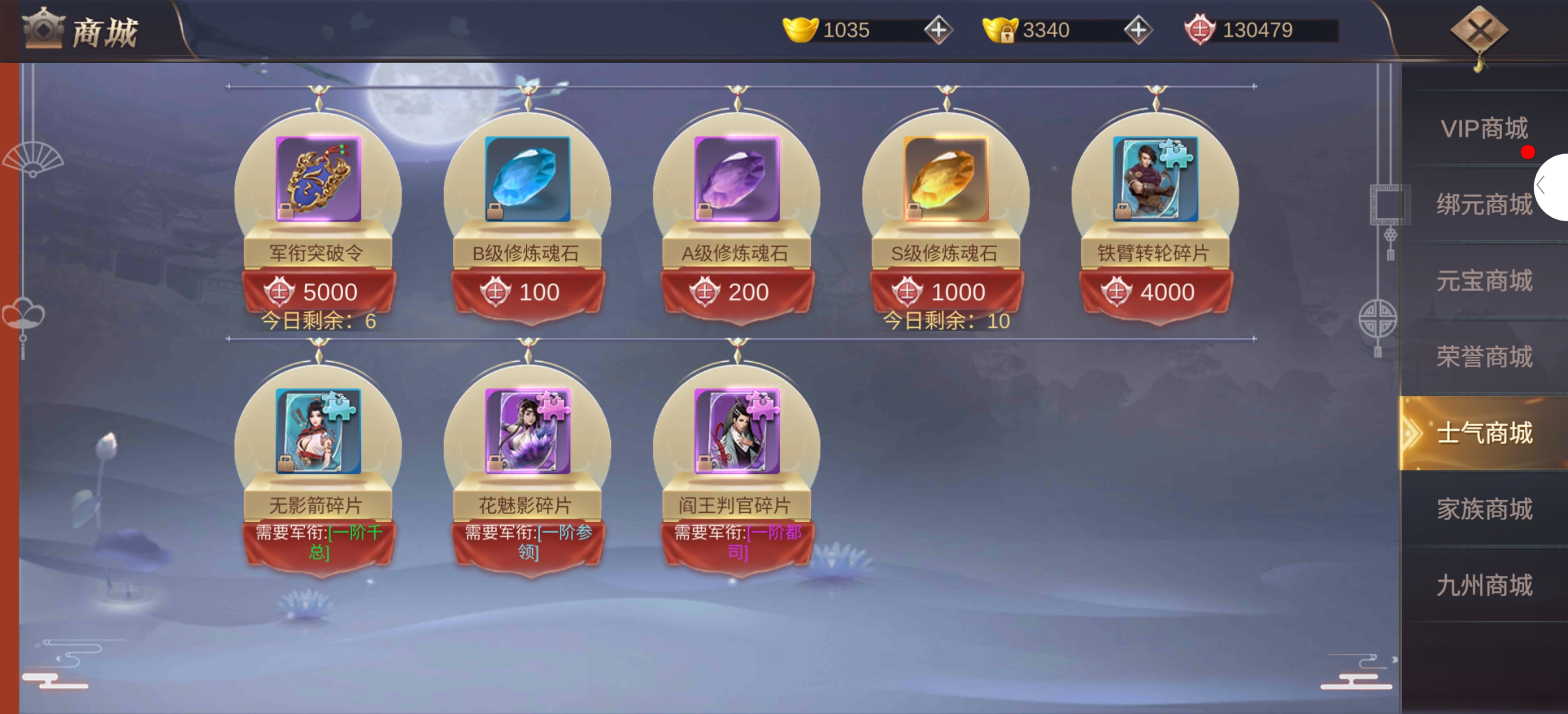This screenshot has height=714, width=1568.
Task: Select the 军衔突破令 item
Action: point(318,179)
